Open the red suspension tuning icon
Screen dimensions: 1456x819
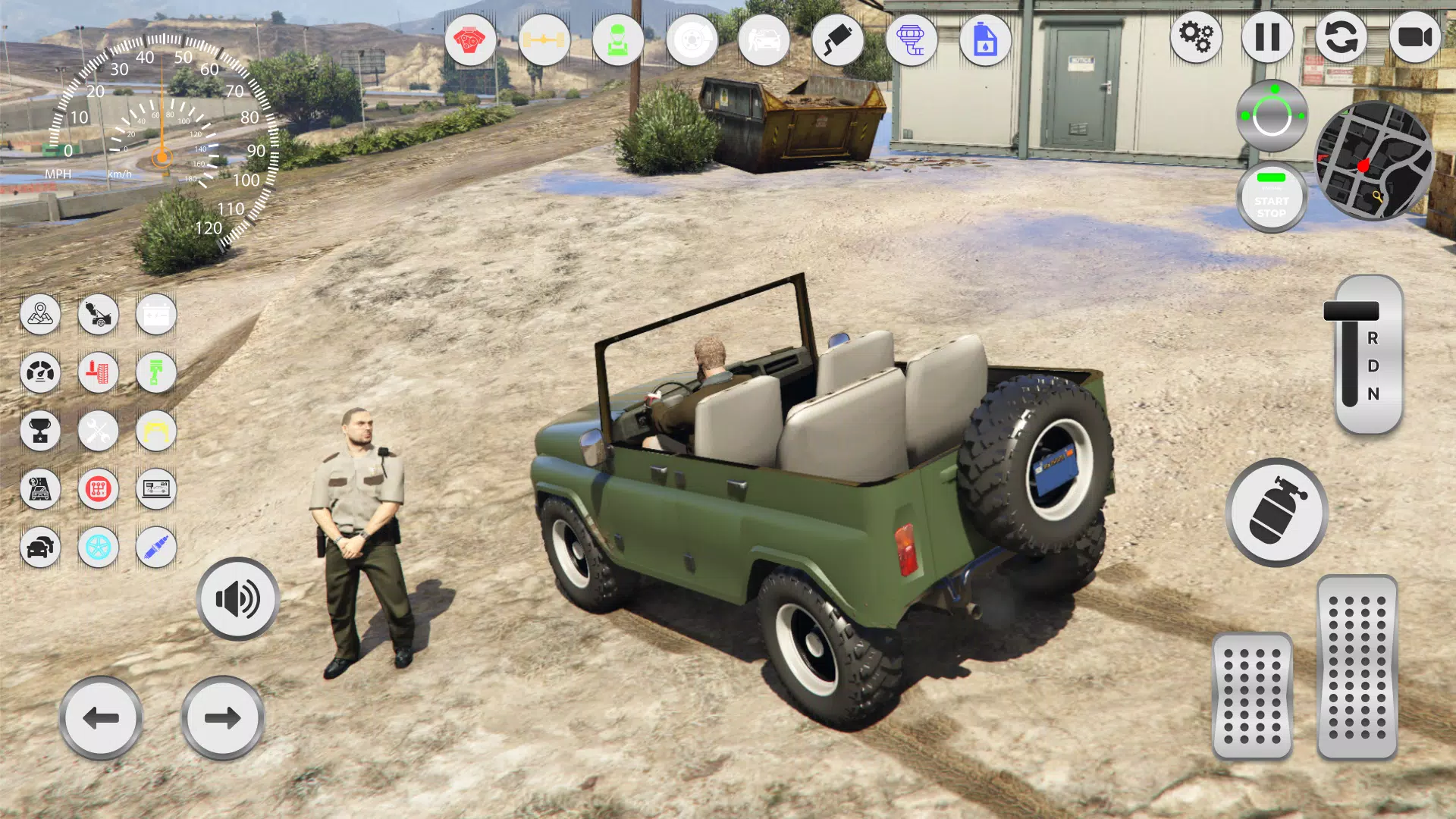pyautogui.click(x=98, y=372)
